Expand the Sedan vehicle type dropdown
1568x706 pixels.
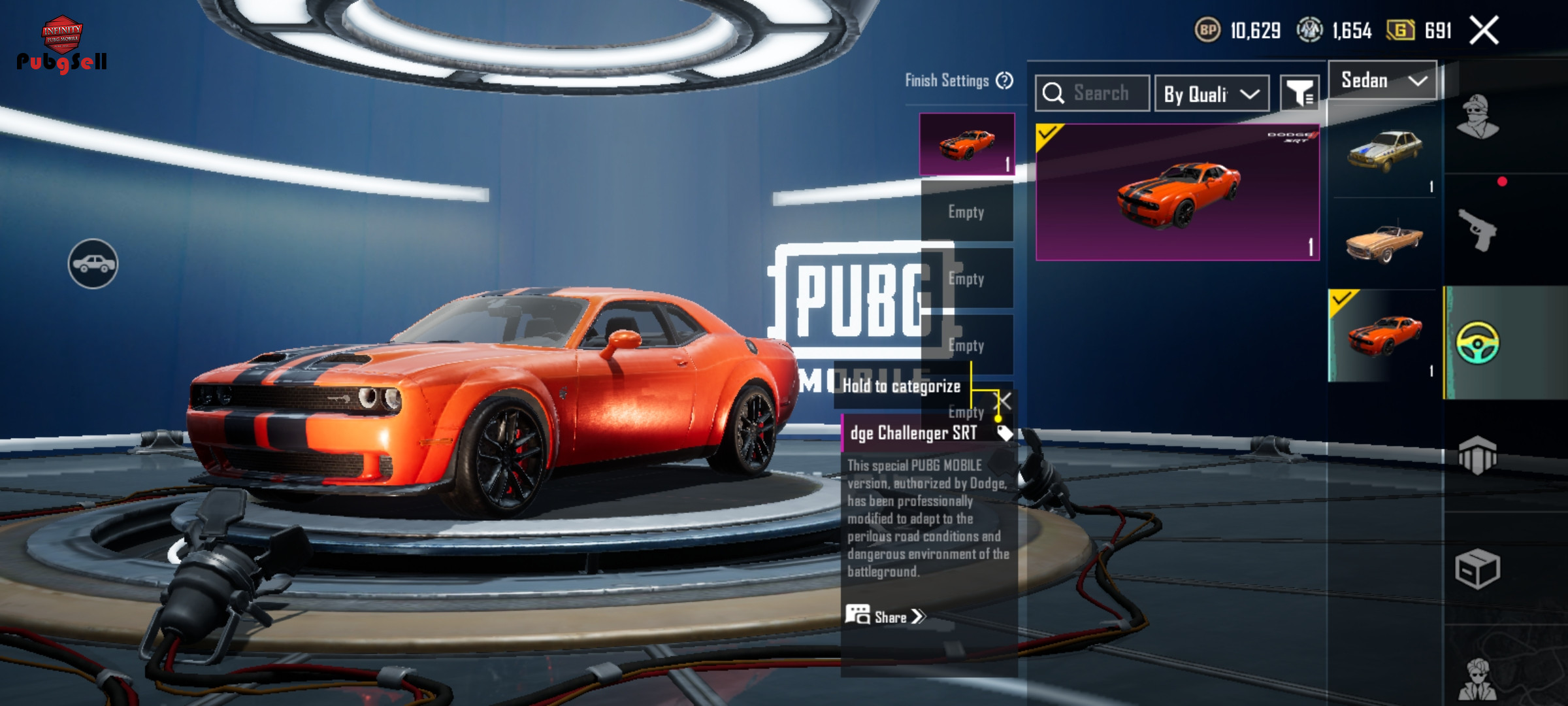pos(1382,80)
